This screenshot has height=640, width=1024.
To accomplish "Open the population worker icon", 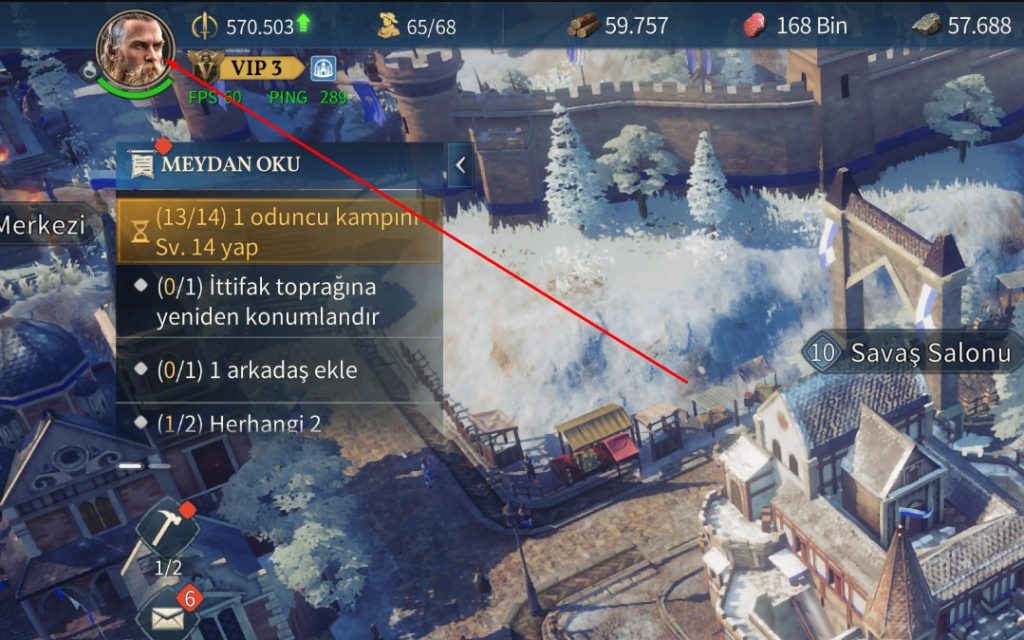I will point(389,26).
